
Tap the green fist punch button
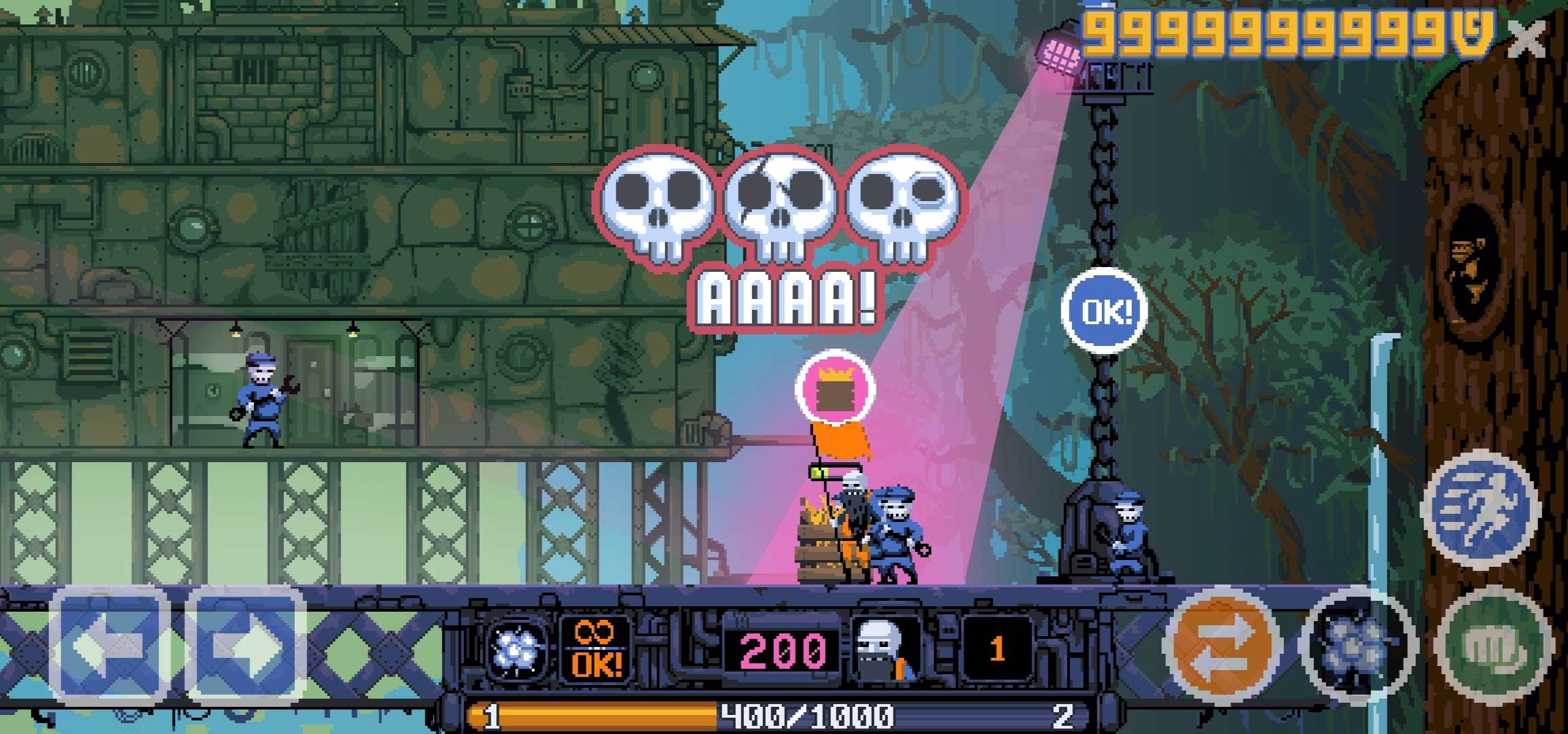[x=1495, y=644]
